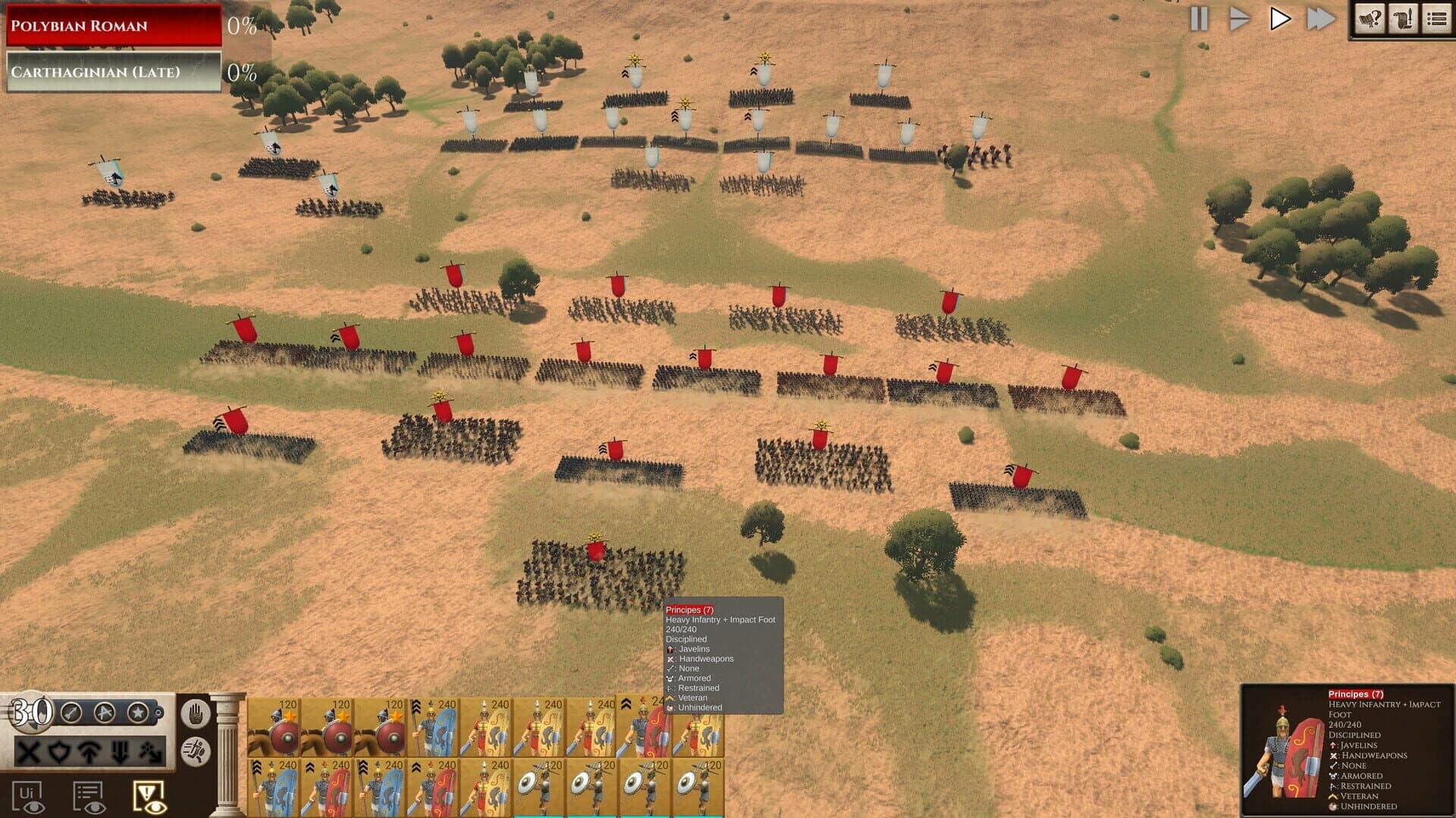This screenshot has width=1456, height=818.
Task: Select the Carthaginian (Late) faction bar
Action: pyautogui.click(x=112, y=72)
